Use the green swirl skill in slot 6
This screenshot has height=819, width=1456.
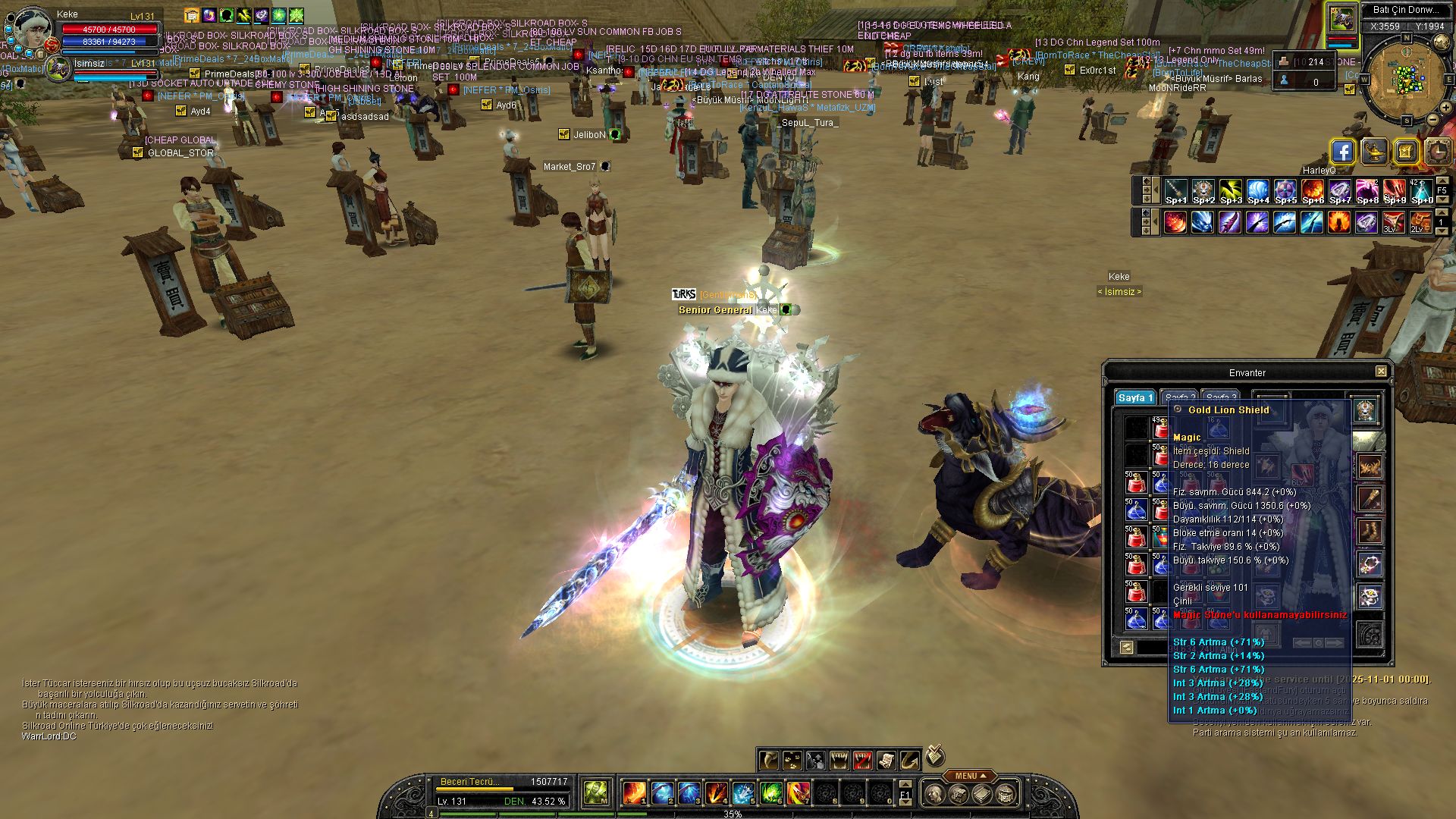coord(770,793)
